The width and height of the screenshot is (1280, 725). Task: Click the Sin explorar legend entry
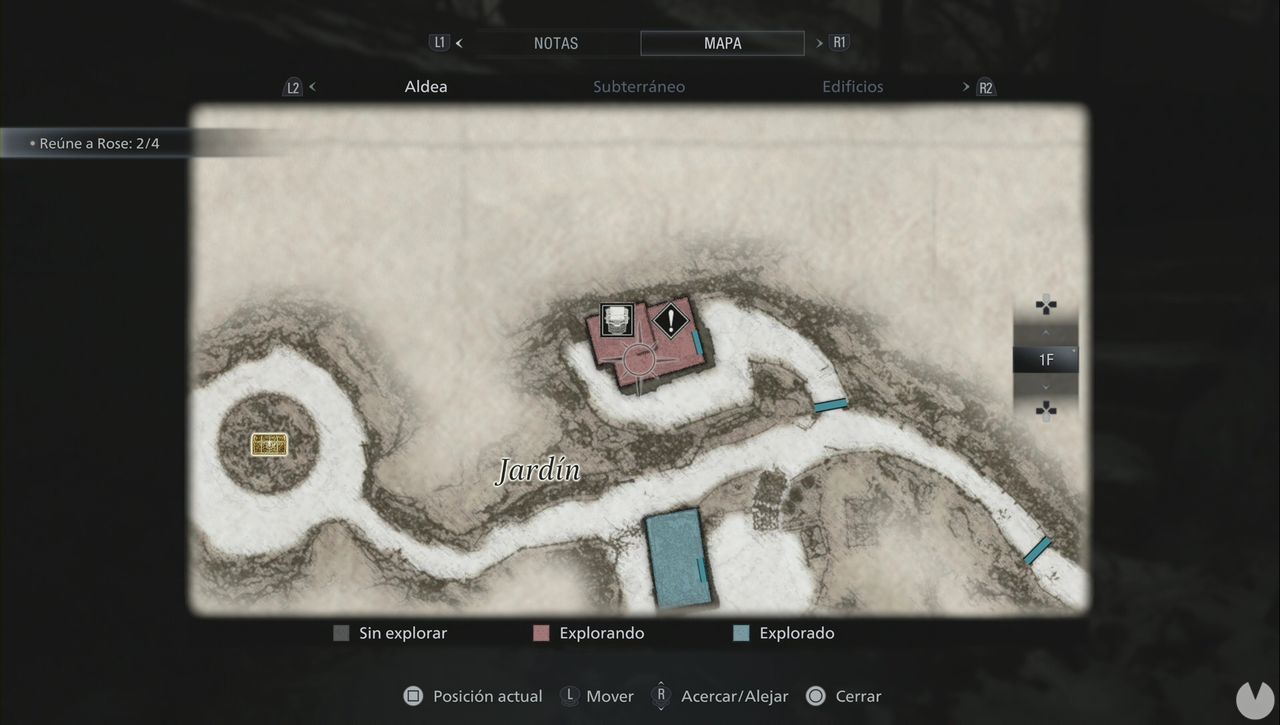402,633
